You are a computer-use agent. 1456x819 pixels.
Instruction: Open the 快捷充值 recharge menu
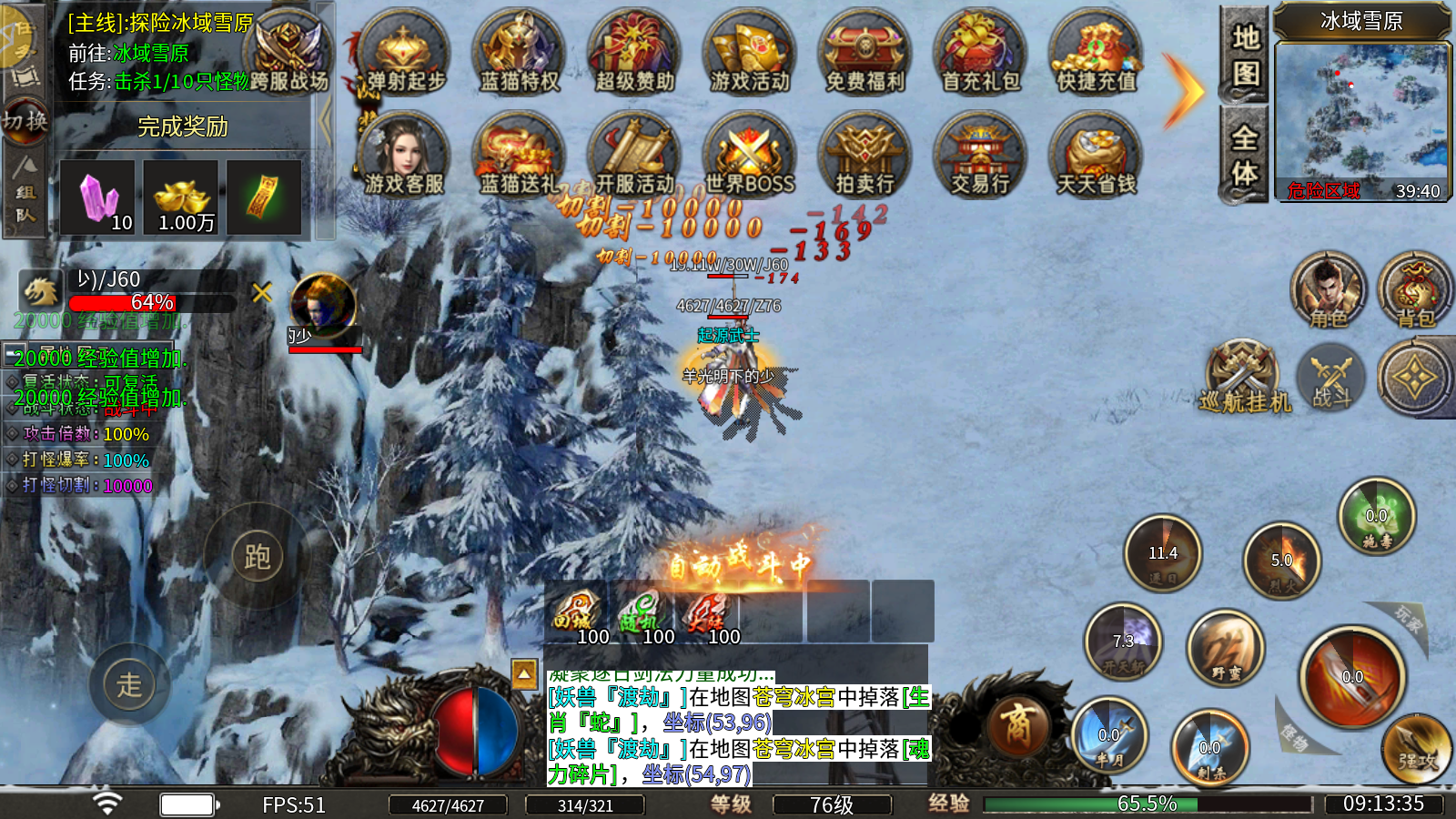1096,53
